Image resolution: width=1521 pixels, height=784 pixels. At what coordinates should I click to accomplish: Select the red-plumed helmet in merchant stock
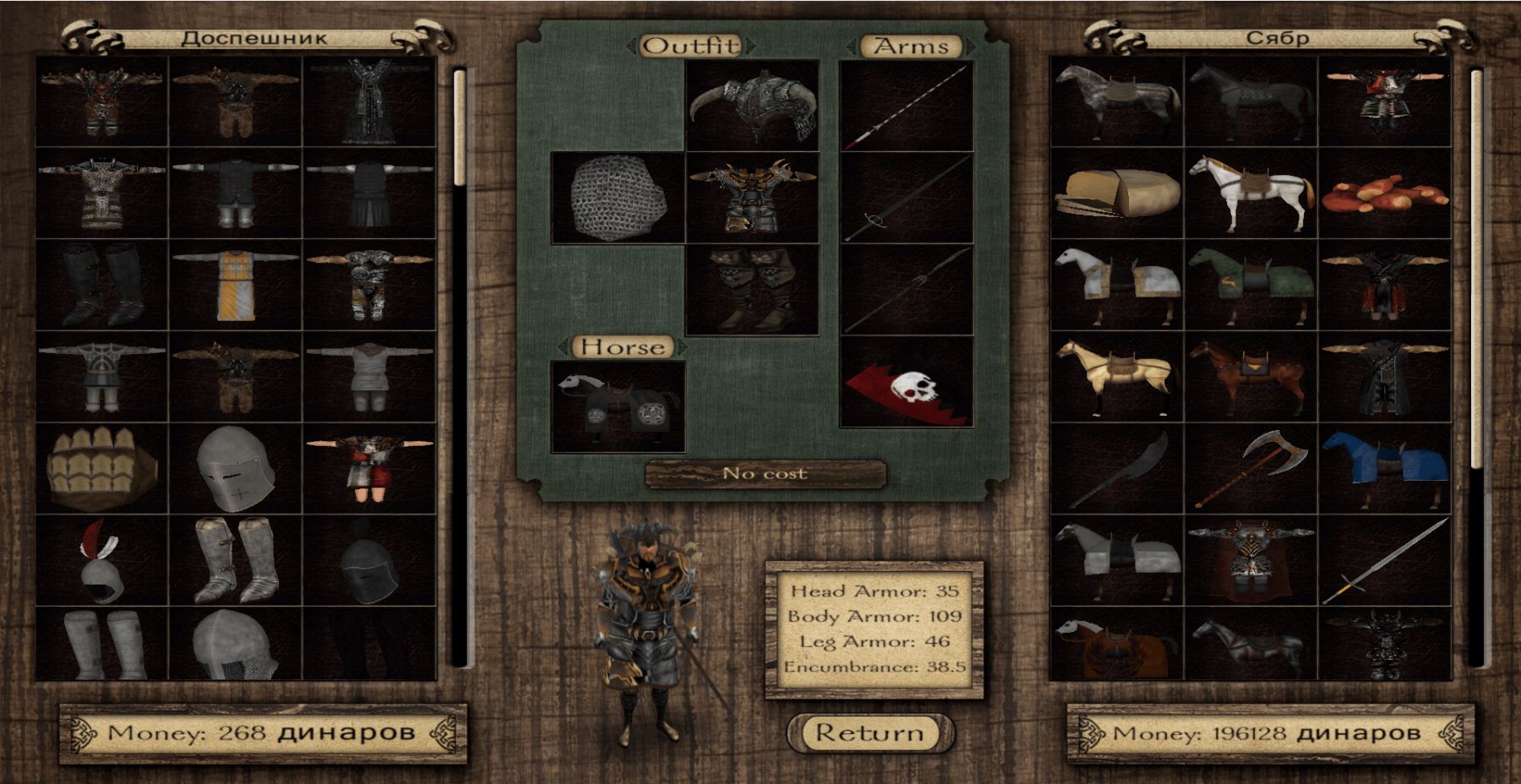pyautogui.click(x=101, y=560)
